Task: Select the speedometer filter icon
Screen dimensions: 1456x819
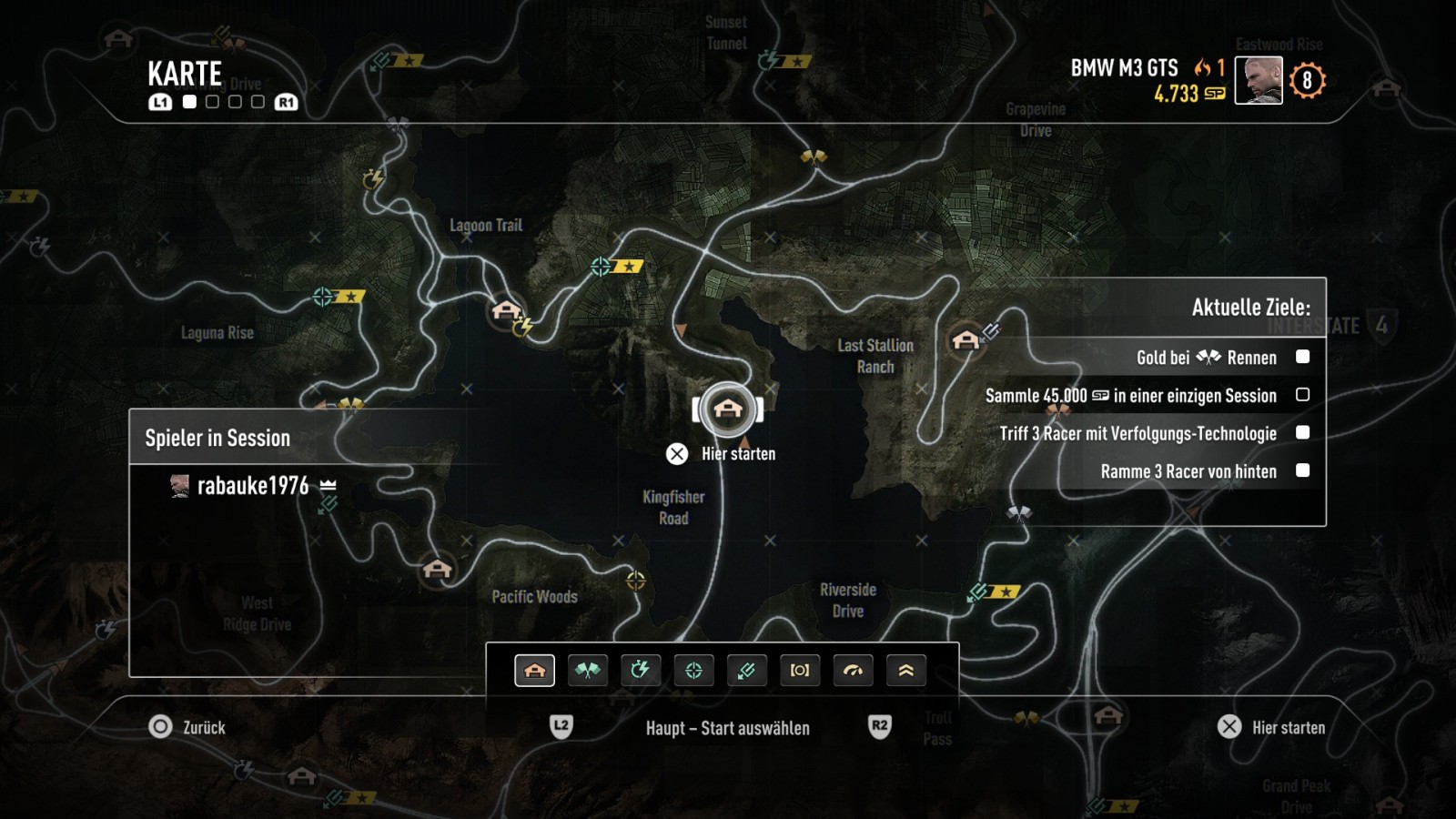Action: tap(853, 671)
